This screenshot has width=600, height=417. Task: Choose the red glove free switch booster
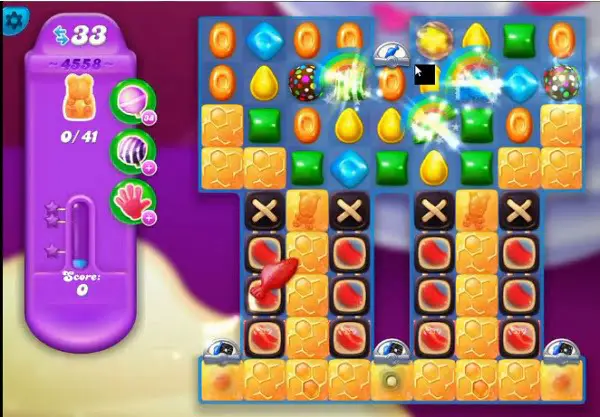(x=131, y=200)
